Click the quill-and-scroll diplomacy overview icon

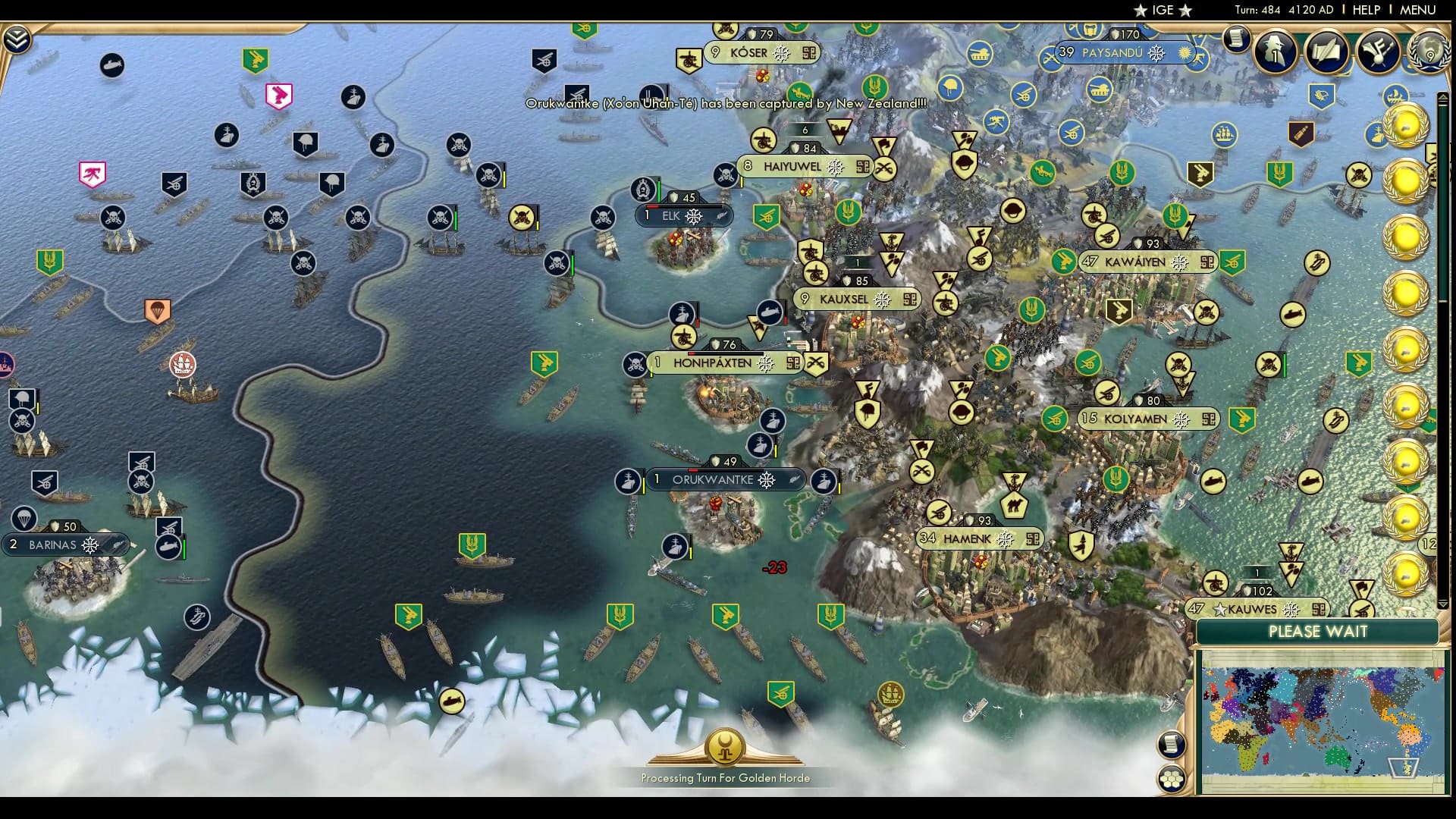tap(1326, 53)
